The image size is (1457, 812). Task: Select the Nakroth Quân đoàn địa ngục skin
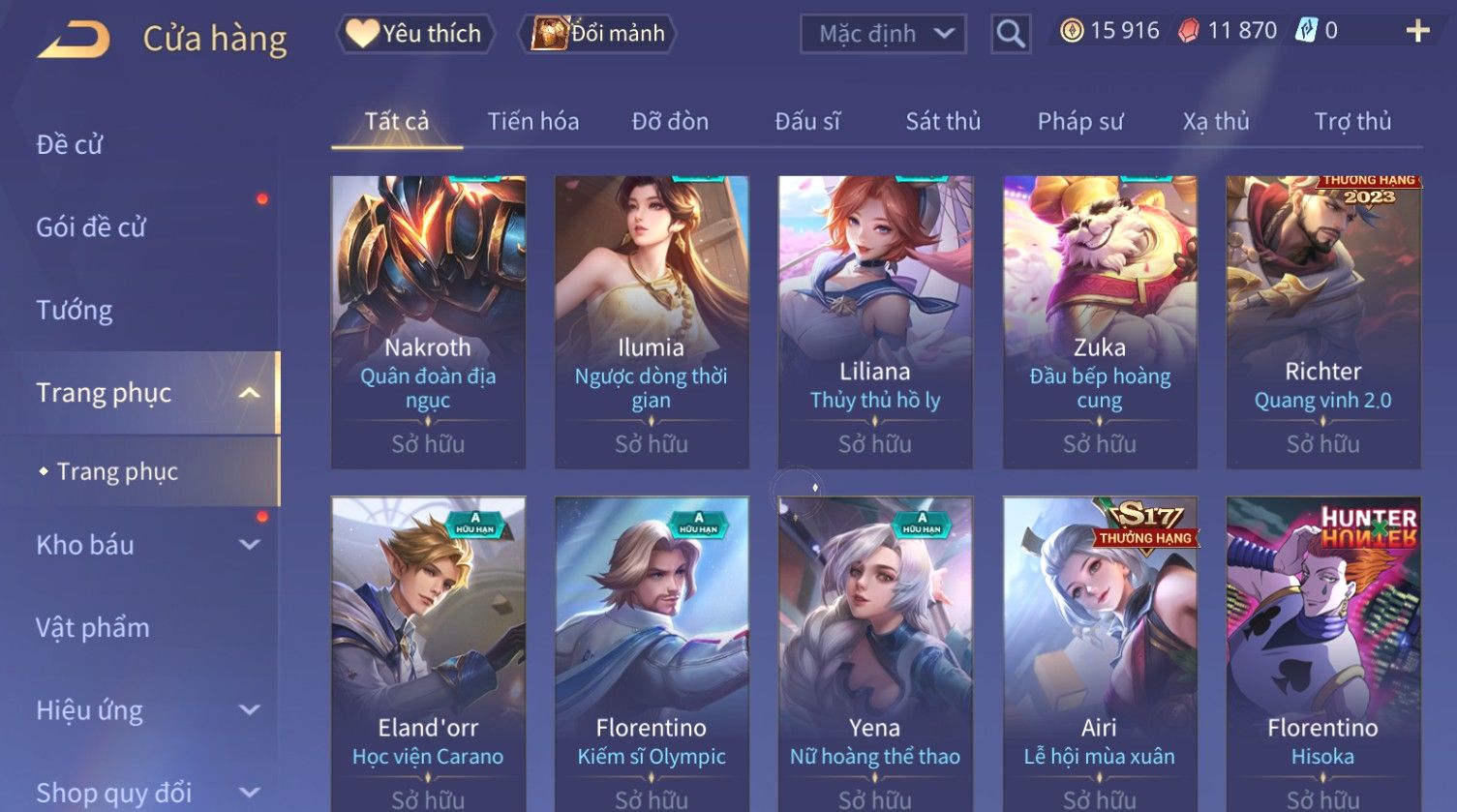coord(428,321)
